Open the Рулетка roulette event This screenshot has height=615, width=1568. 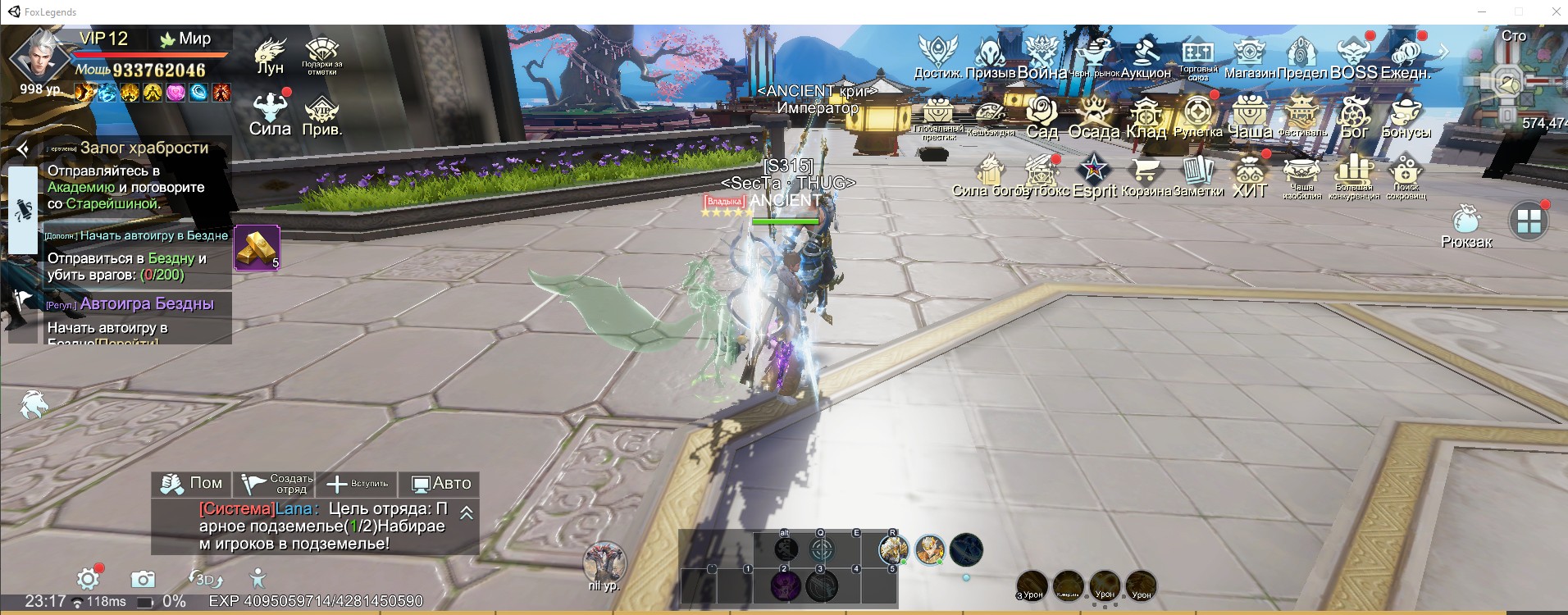(1197, 116)
